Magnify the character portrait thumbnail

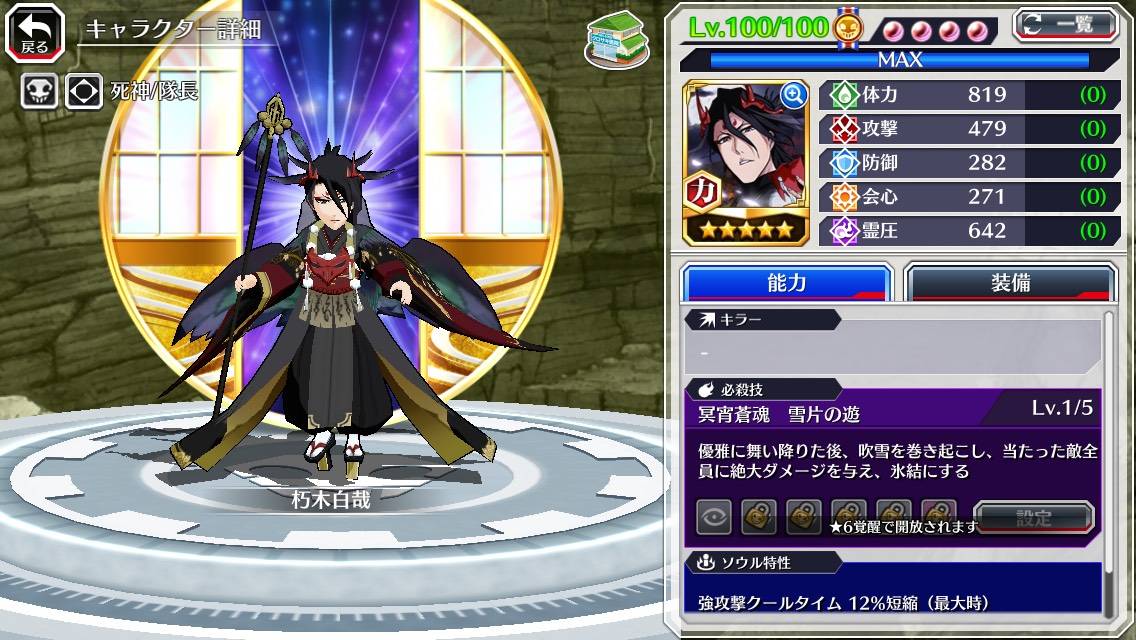(794, 95)
